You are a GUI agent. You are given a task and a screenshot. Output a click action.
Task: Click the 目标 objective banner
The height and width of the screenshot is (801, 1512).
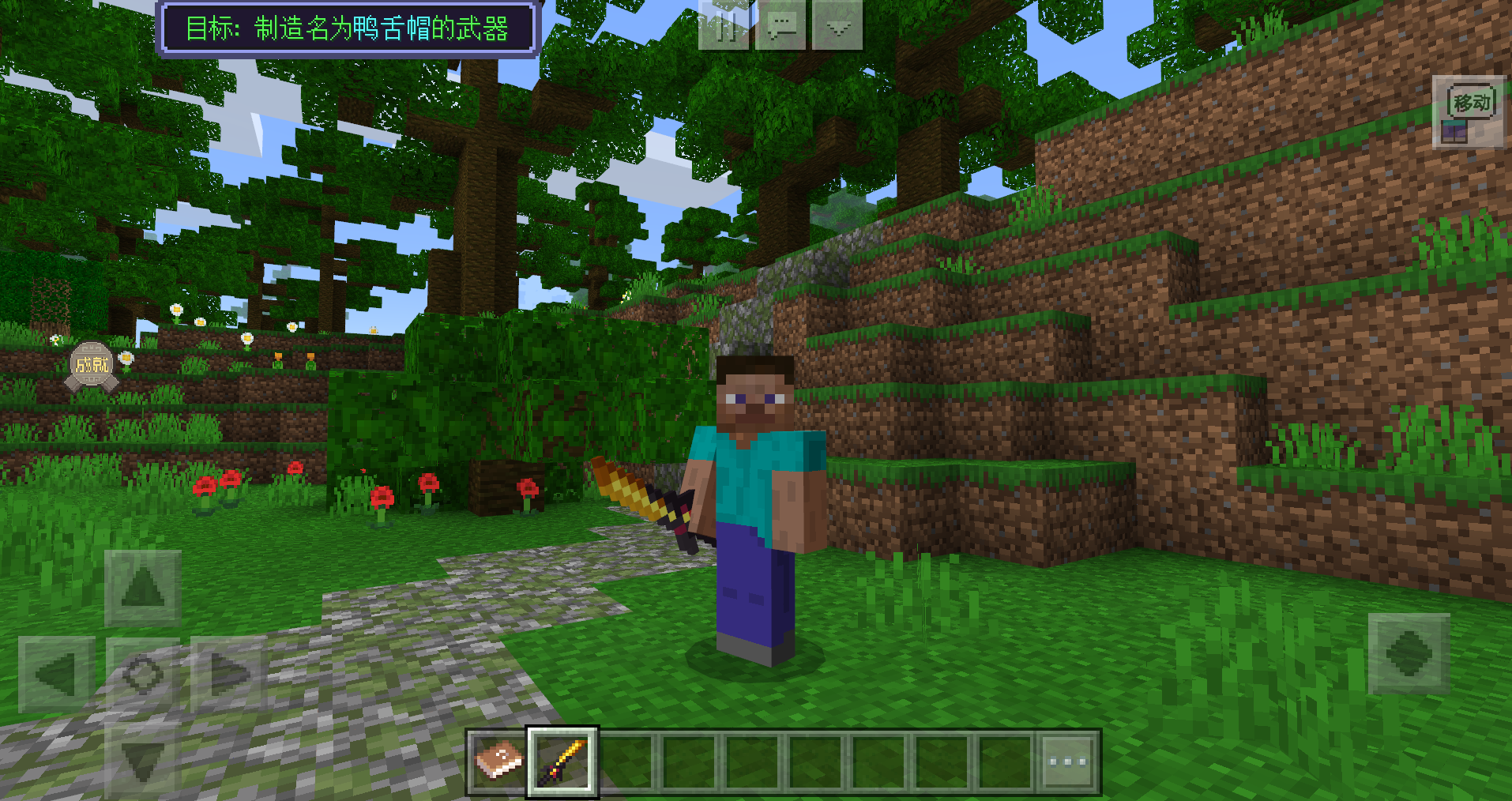[x=348, y=29]
